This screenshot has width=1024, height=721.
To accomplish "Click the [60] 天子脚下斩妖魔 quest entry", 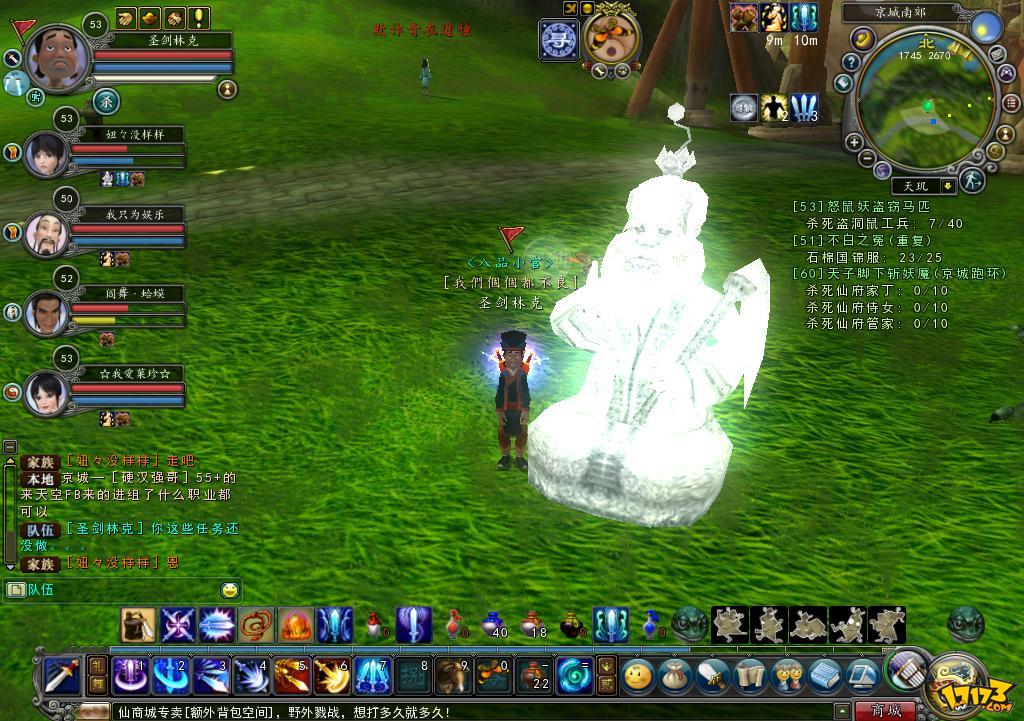I will pyautogui.click(x=898, y=273).
